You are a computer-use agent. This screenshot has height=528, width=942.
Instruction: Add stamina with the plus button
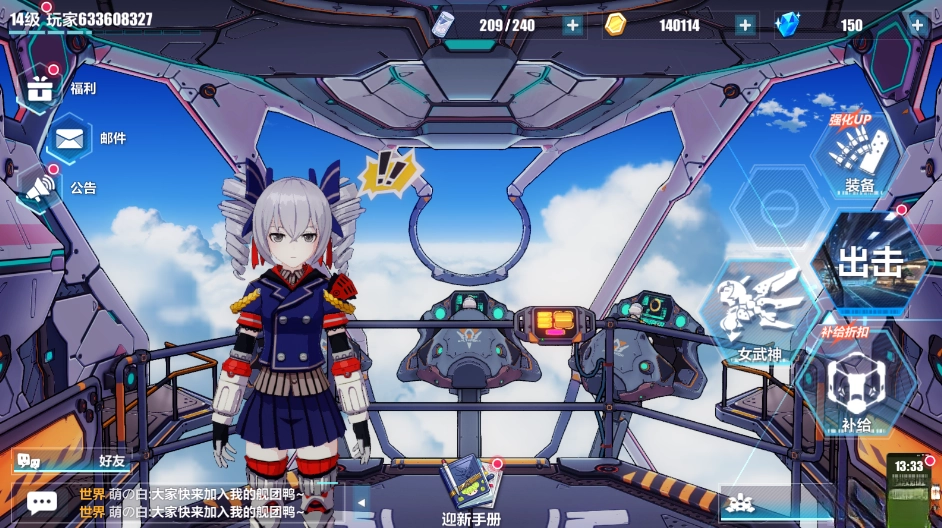pos(572,26)
